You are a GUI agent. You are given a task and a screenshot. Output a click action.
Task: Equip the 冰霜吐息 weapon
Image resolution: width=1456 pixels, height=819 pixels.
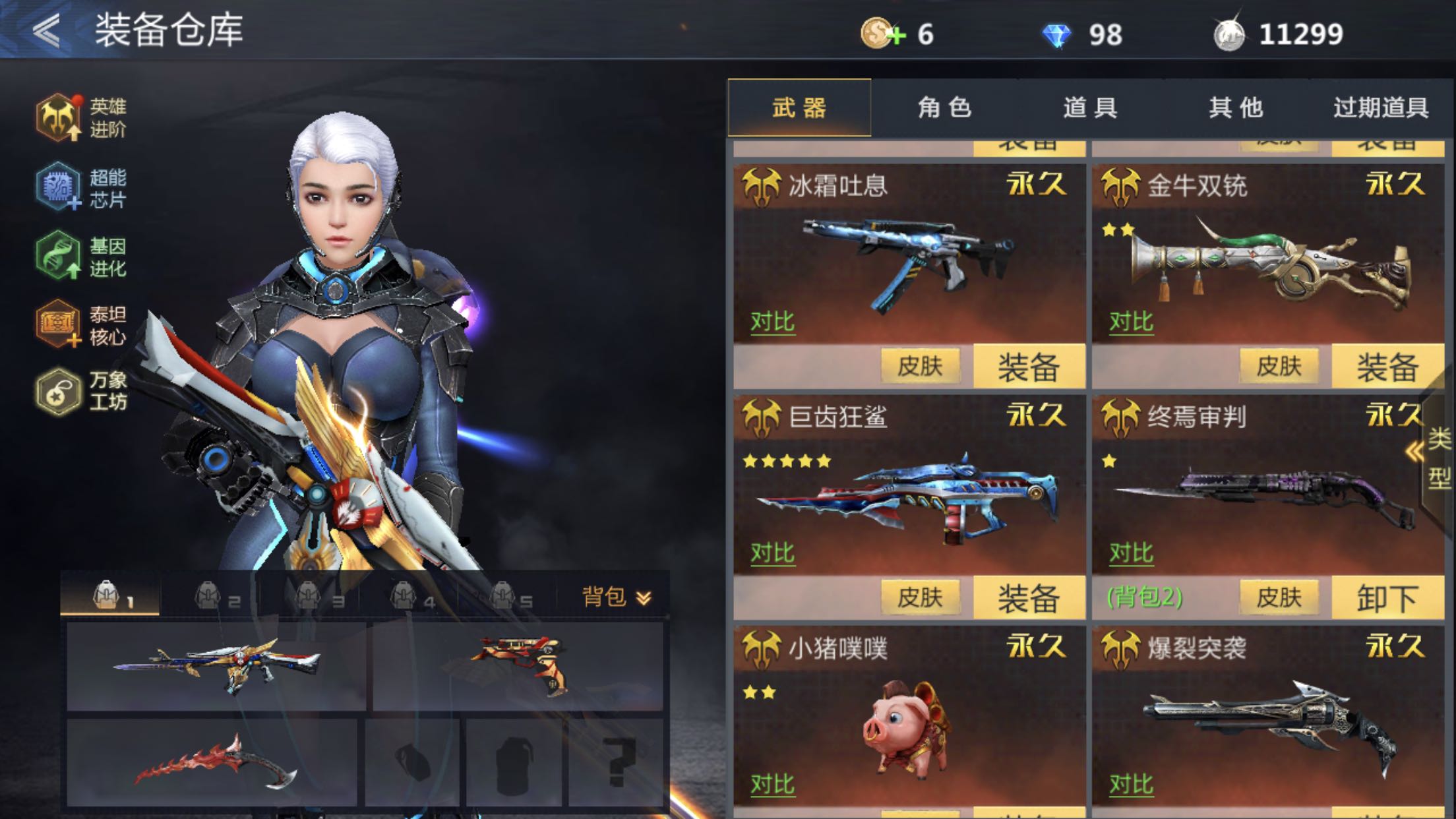coord(1028,367)
